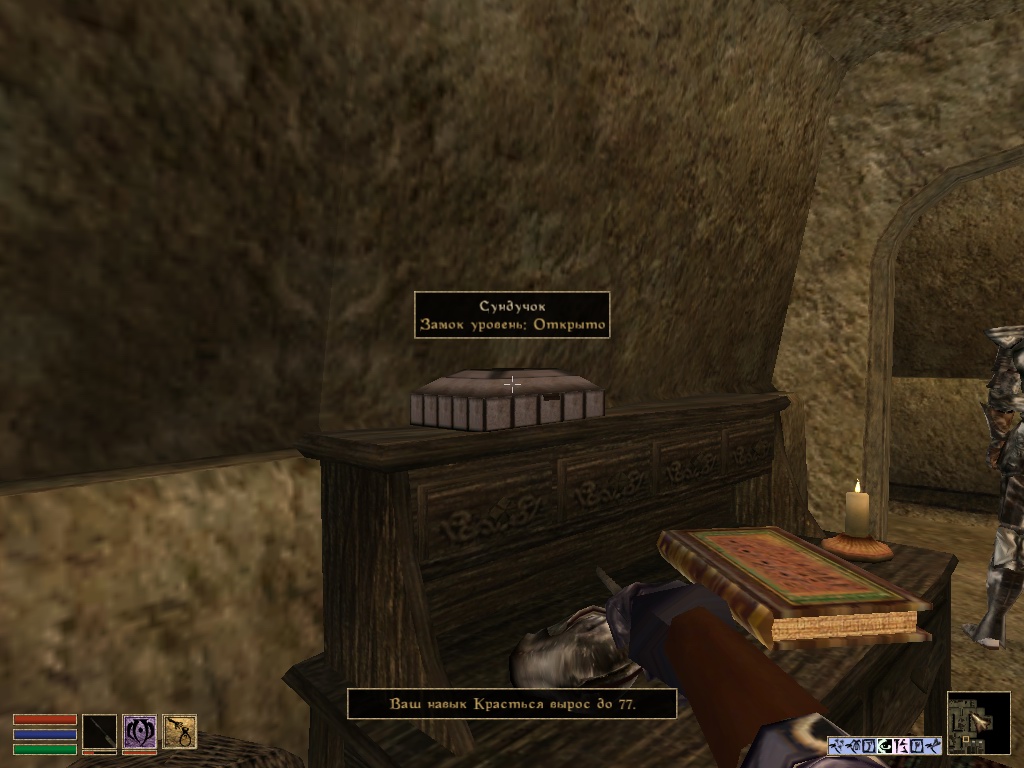
Task: Click the eye-shaped active effect icon
Action: click(885, 745)
